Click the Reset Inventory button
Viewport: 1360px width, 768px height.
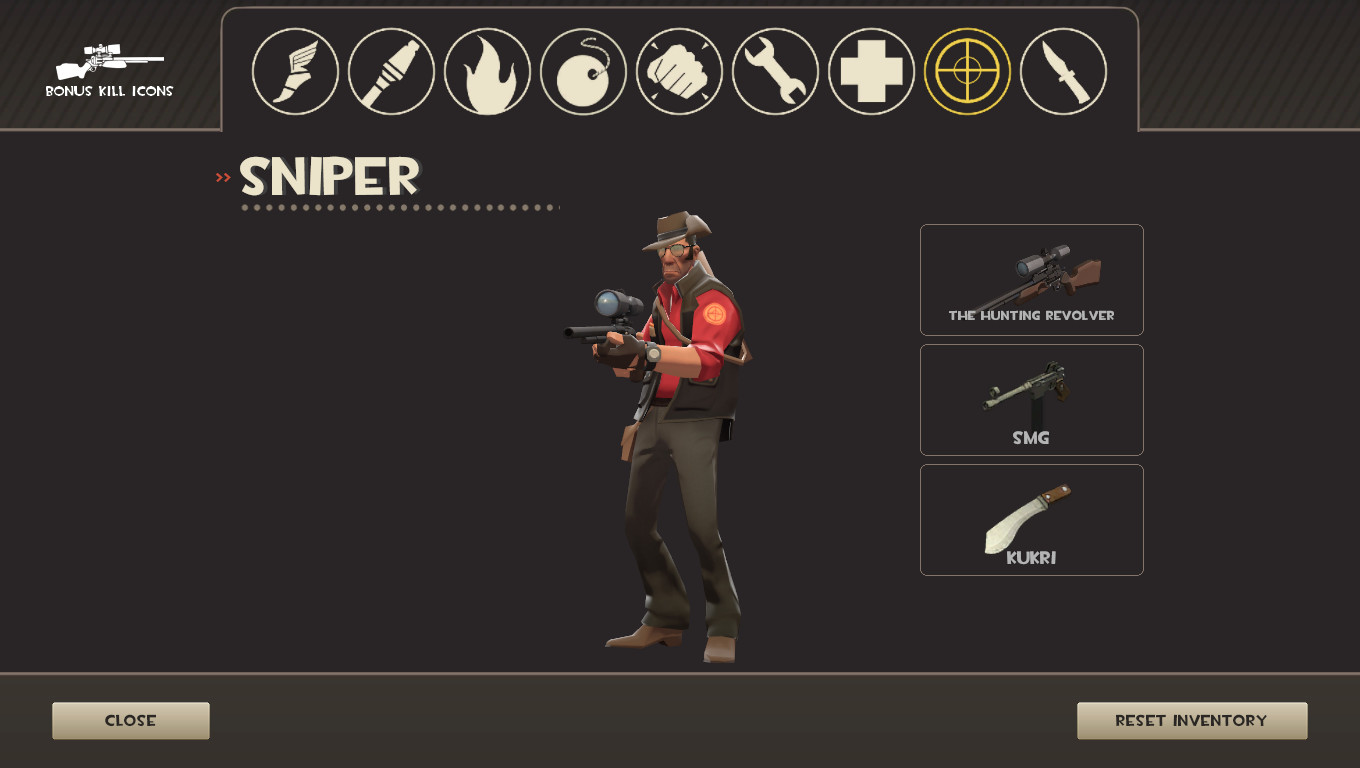click(x=1192, y=720)
